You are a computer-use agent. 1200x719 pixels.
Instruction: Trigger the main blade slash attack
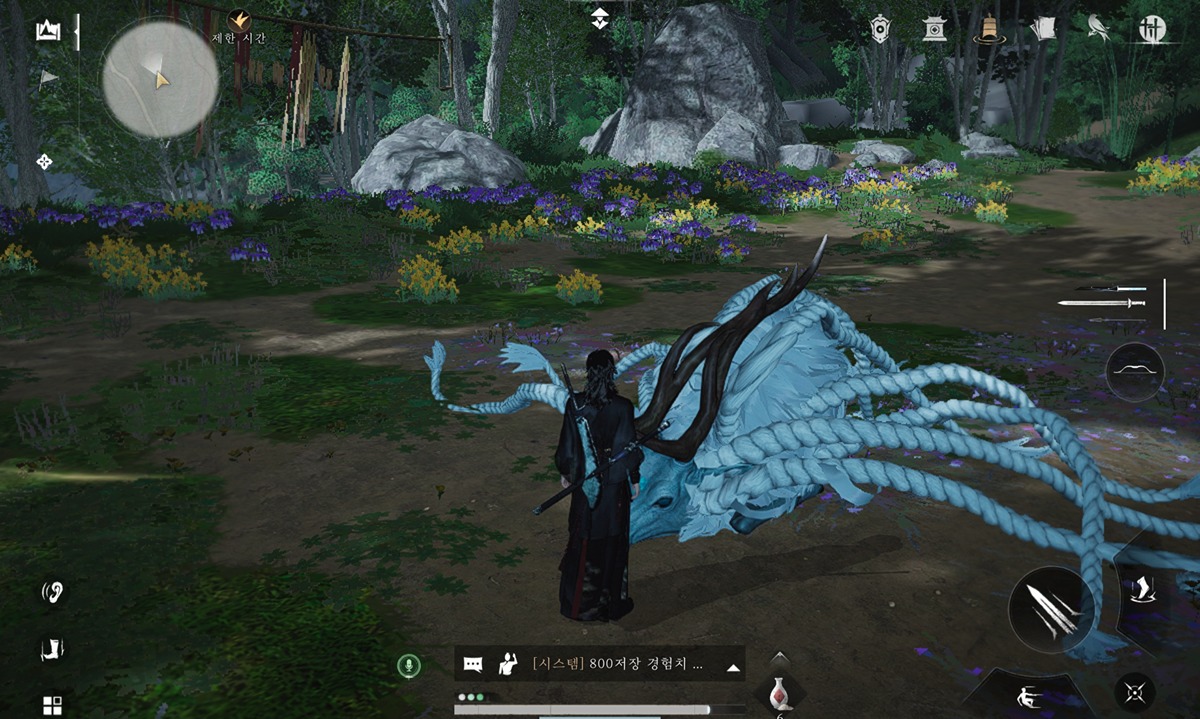(x=1051, y=609)
